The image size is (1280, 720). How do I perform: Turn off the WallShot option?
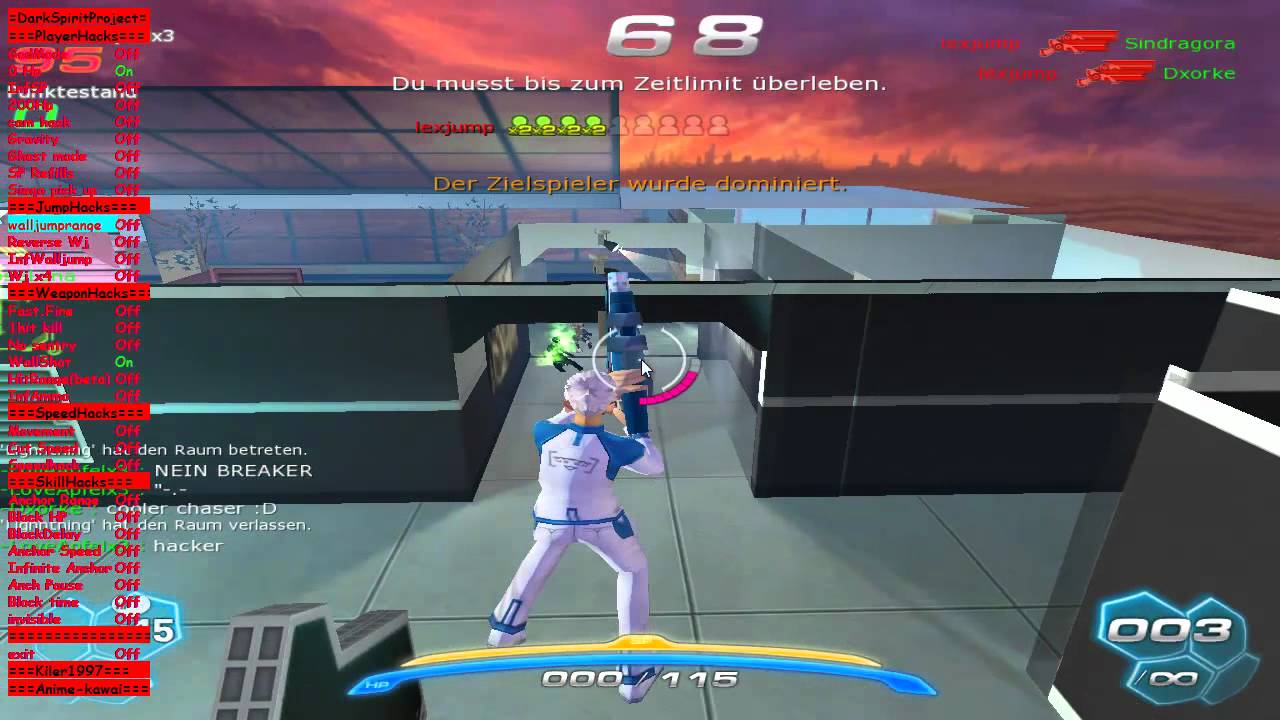tap(40, 362)
